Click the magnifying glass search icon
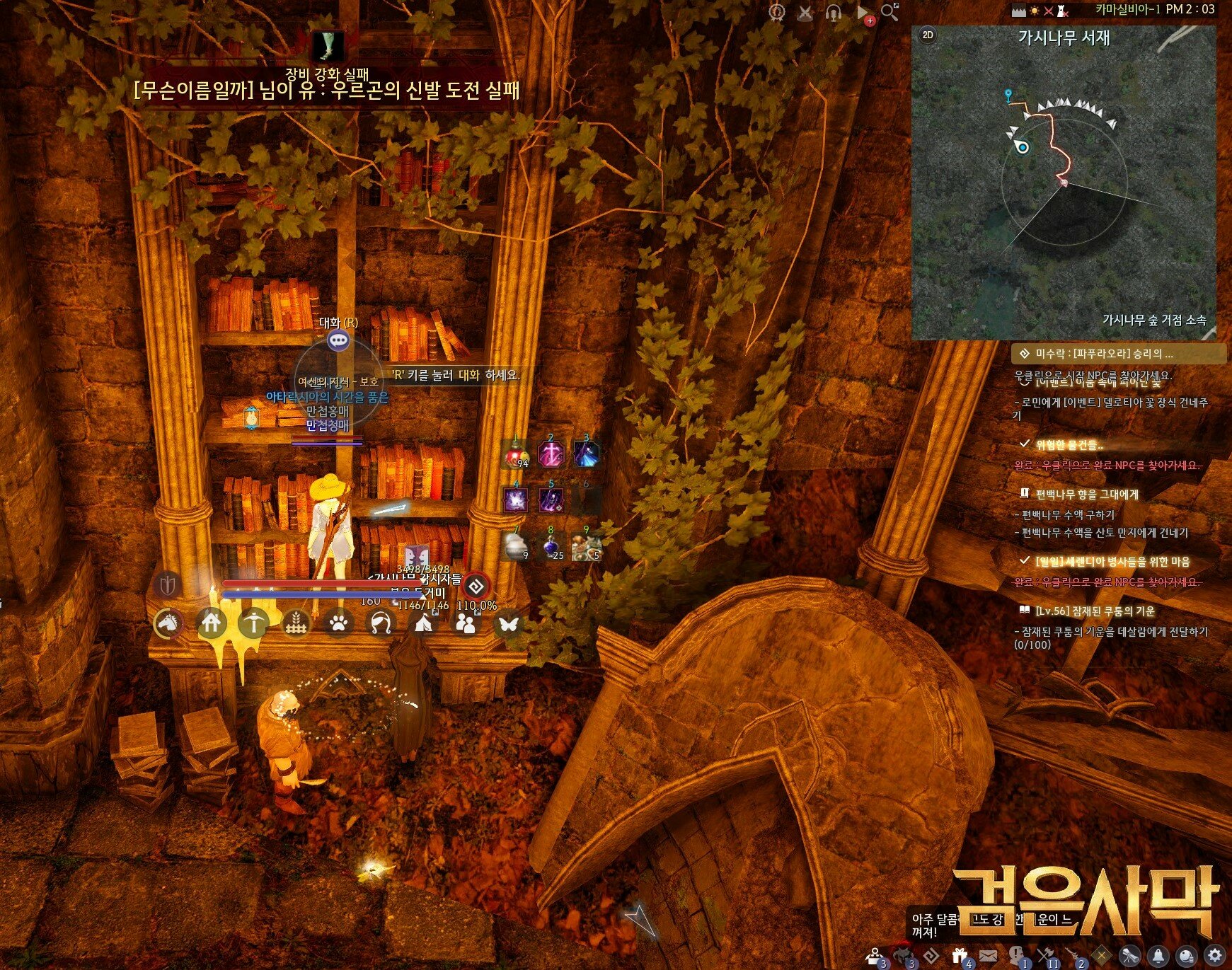This screenshot has width=1232, height=970. click(890, 12)
